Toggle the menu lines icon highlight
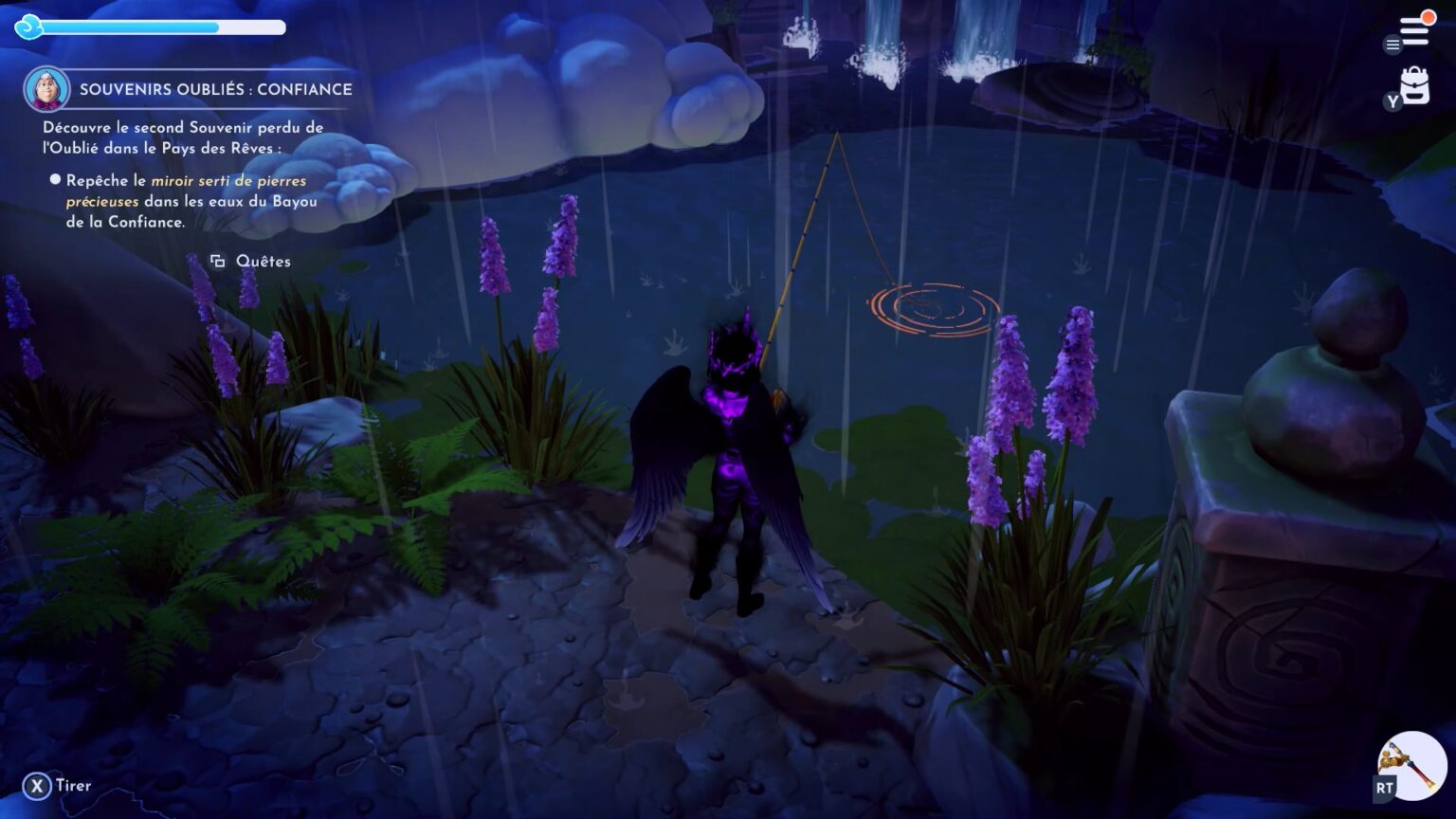This screenshot has height=819, width=1456. (1392, 45)
